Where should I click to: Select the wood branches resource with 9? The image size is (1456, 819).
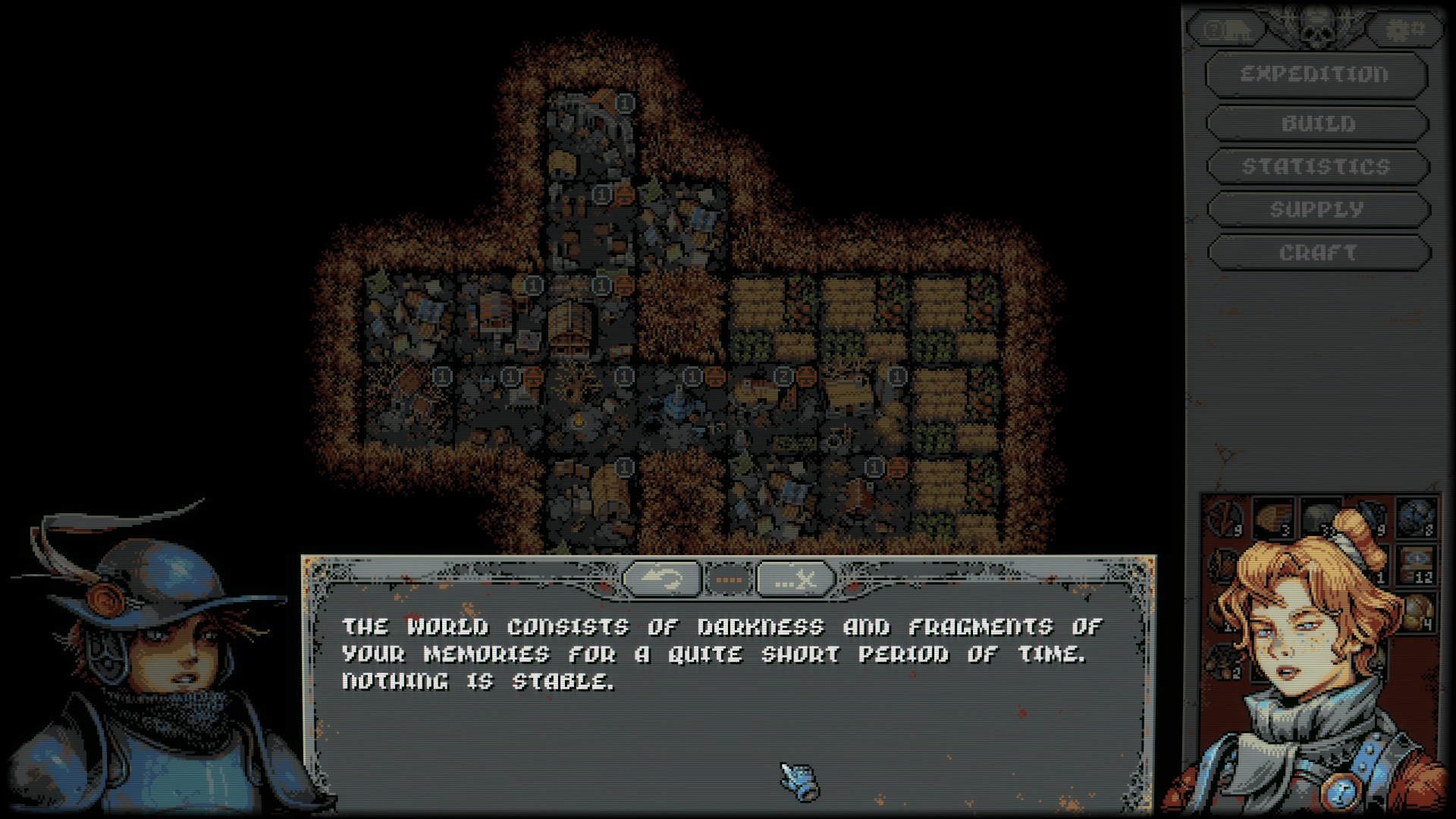pyautogui.click(x=1224, y=517)
